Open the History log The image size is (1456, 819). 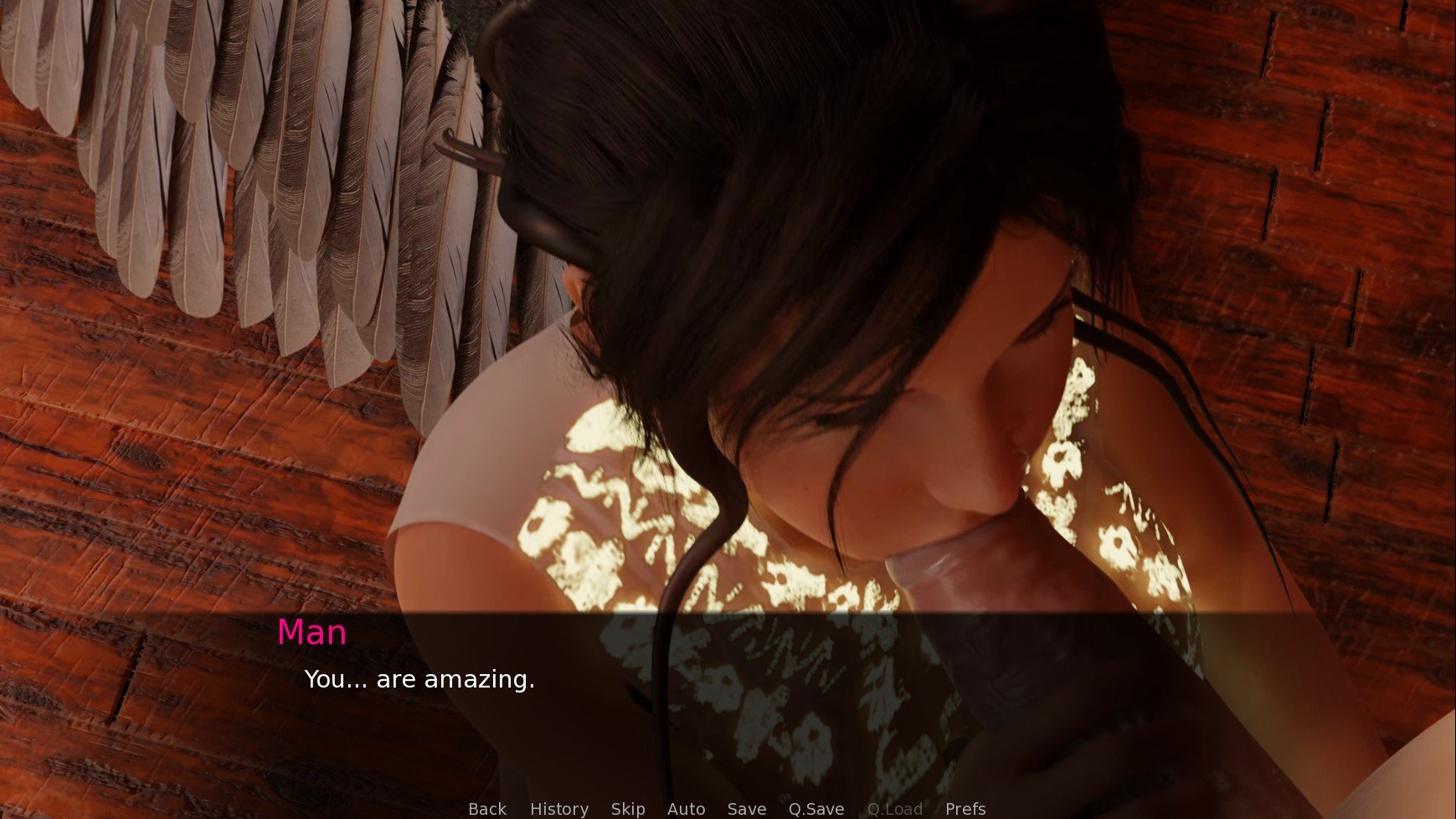click(x=559, y=809)
